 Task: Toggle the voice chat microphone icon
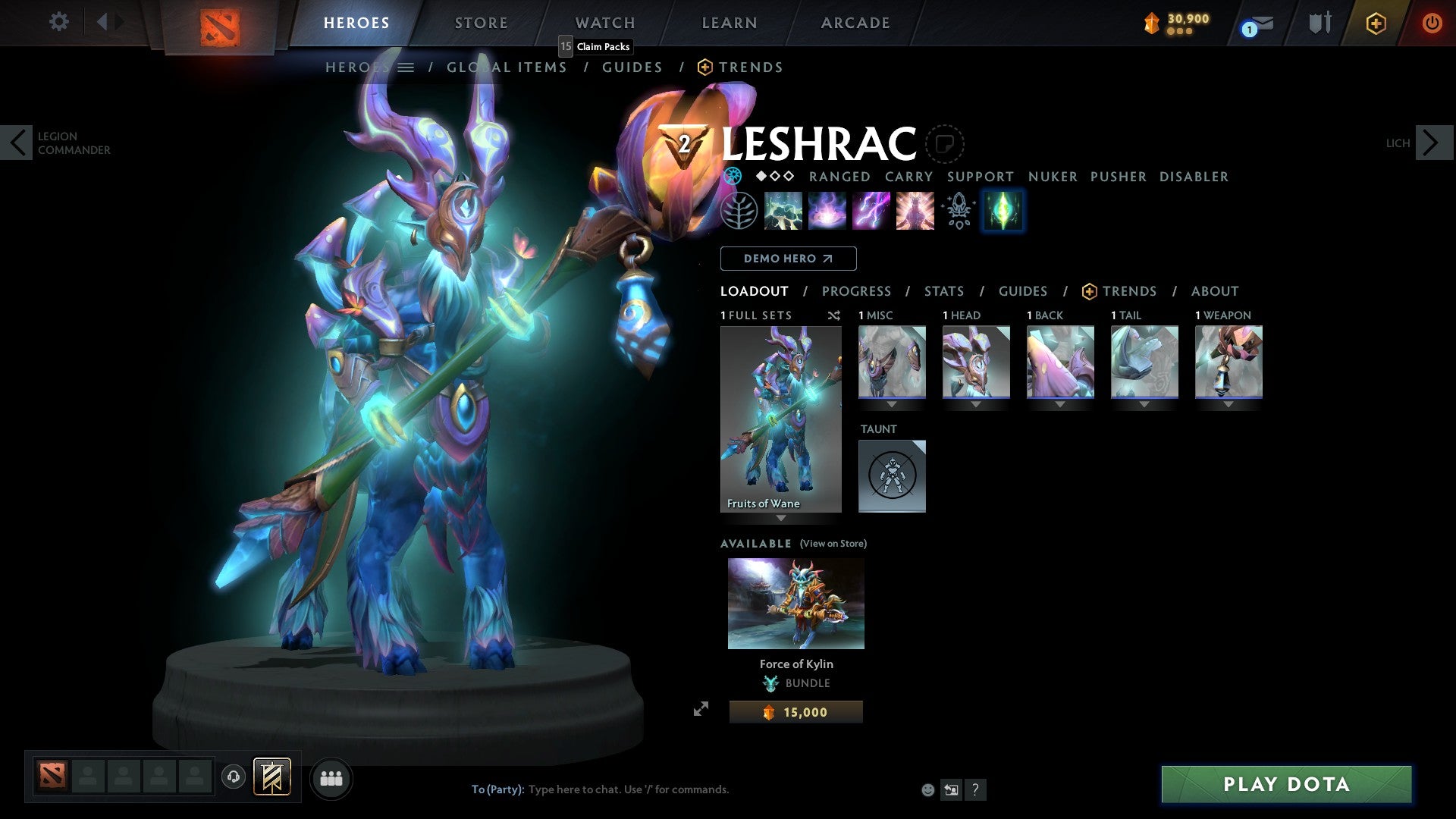click(x=234, y=777)
